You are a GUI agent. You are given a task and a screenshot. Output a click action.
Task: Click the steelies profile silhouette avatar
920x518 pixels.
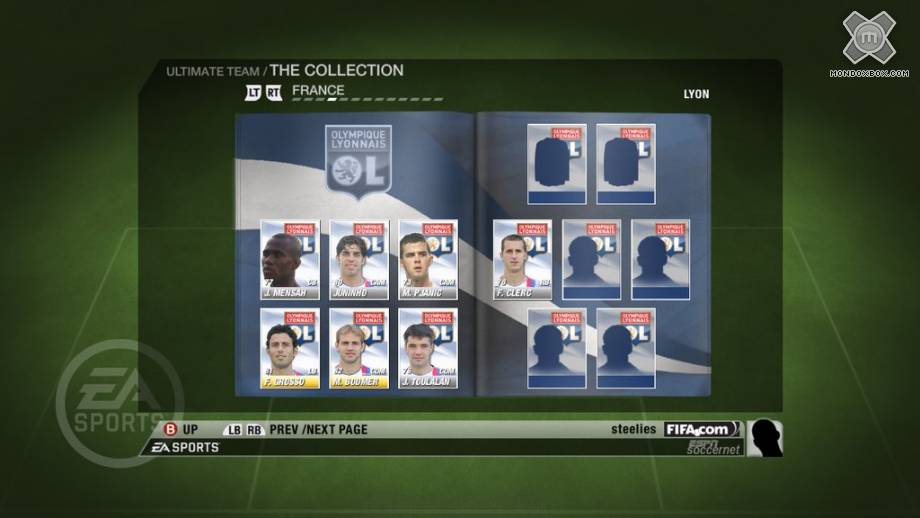(765, 438)
